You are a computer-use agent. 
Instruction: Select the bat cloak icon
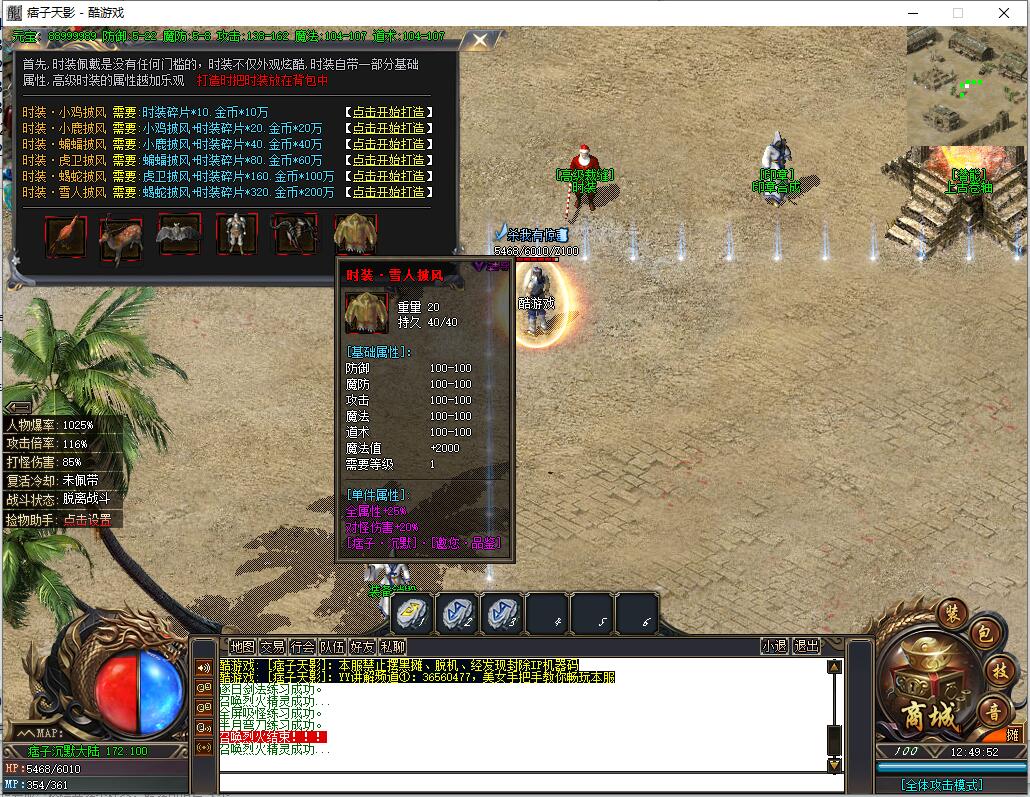178,235
